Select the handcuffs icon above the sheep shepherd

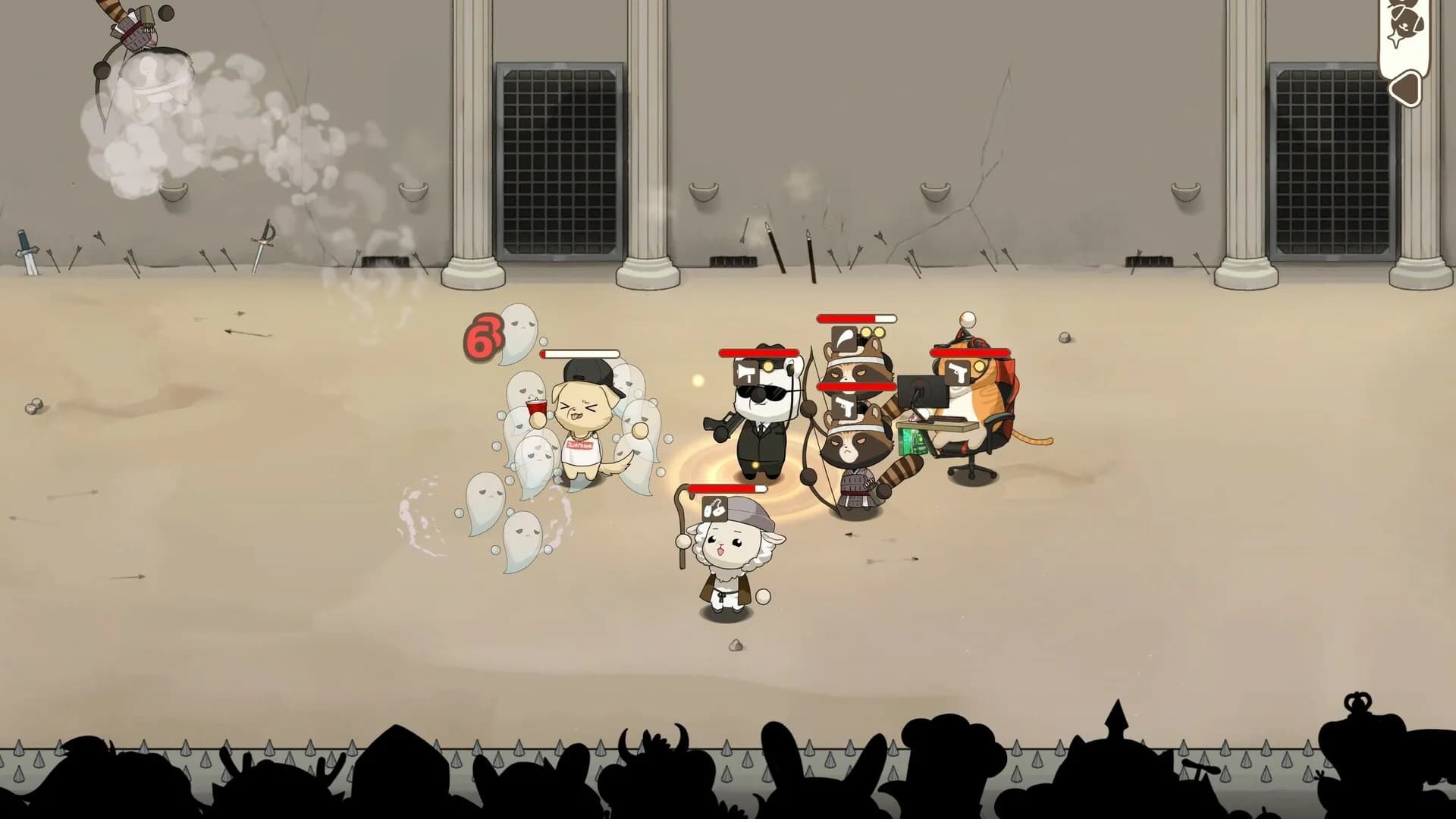(714, 508)
